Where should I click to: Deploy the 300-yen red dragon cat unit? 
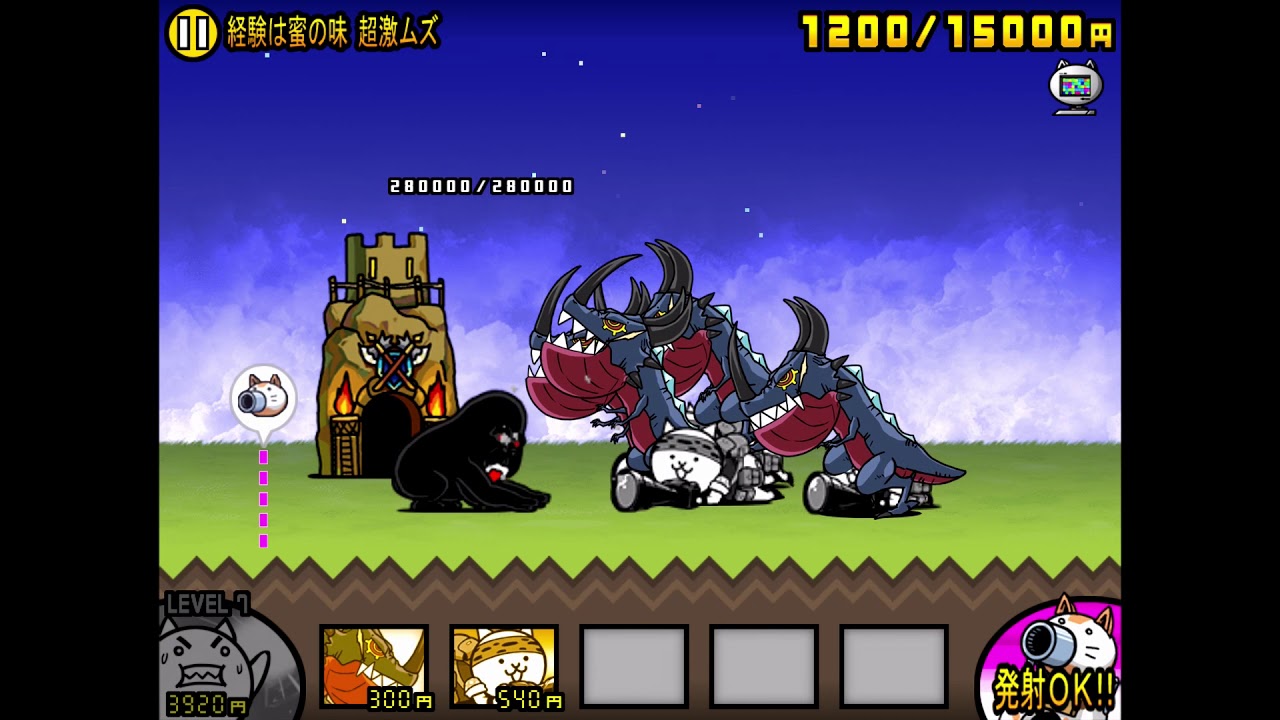coord(374,666)
